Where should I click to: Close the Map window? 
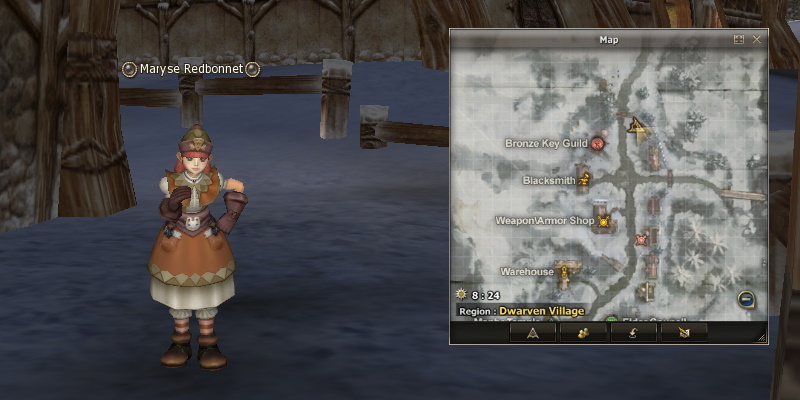pyautogui.click(x=757, y=39)
